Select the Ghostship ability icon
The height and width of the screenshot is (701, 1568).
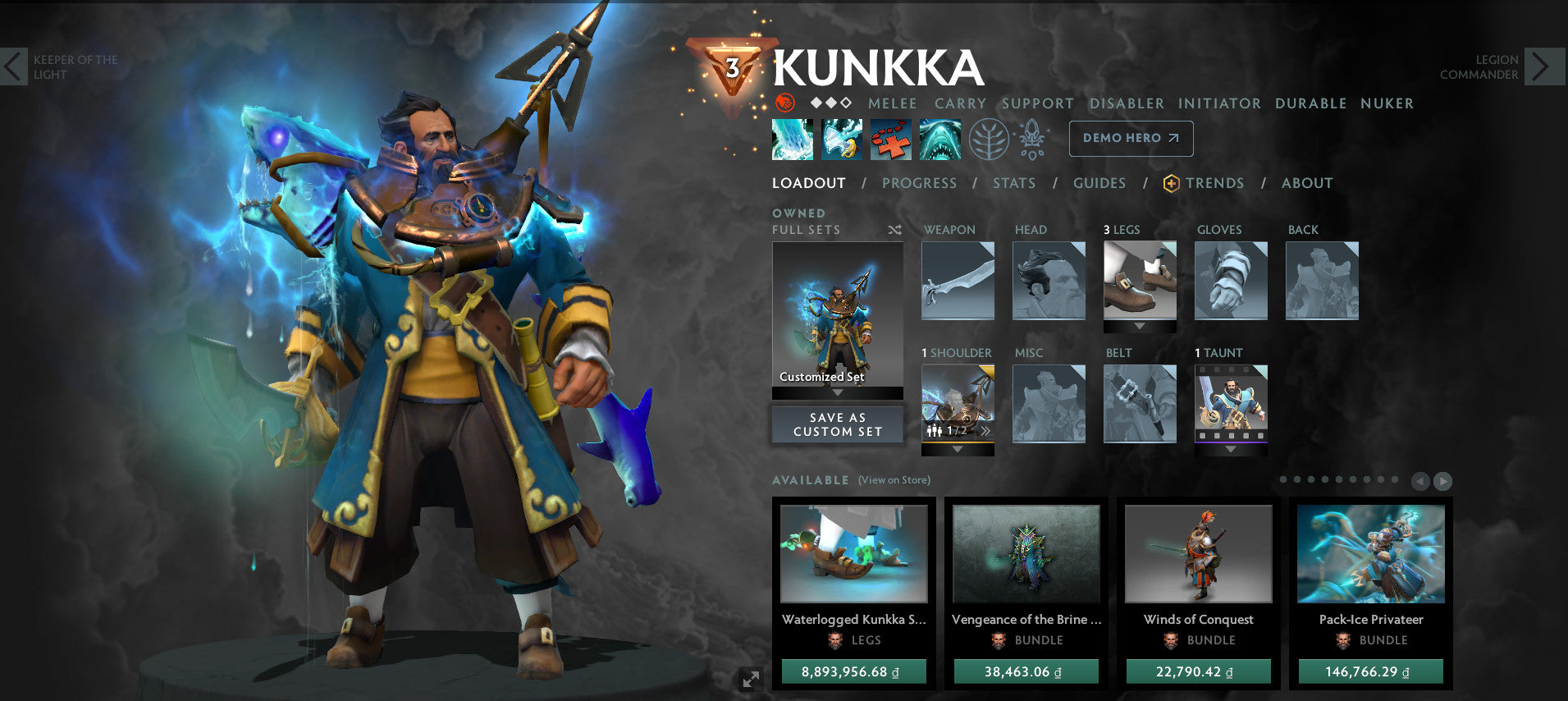click(x=940, y=140)
